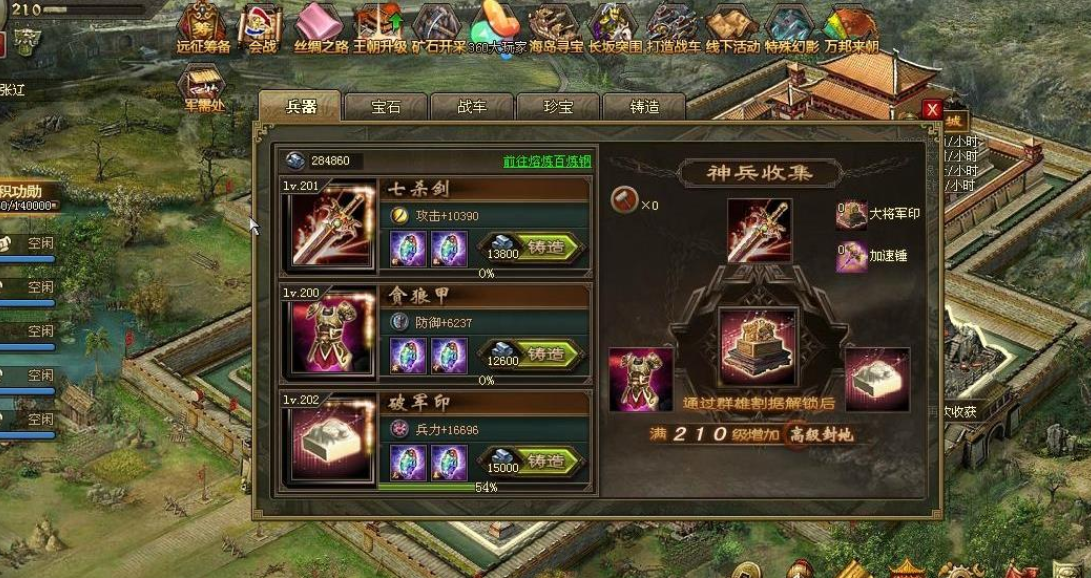Close the weapon forging window

(932, 109)
